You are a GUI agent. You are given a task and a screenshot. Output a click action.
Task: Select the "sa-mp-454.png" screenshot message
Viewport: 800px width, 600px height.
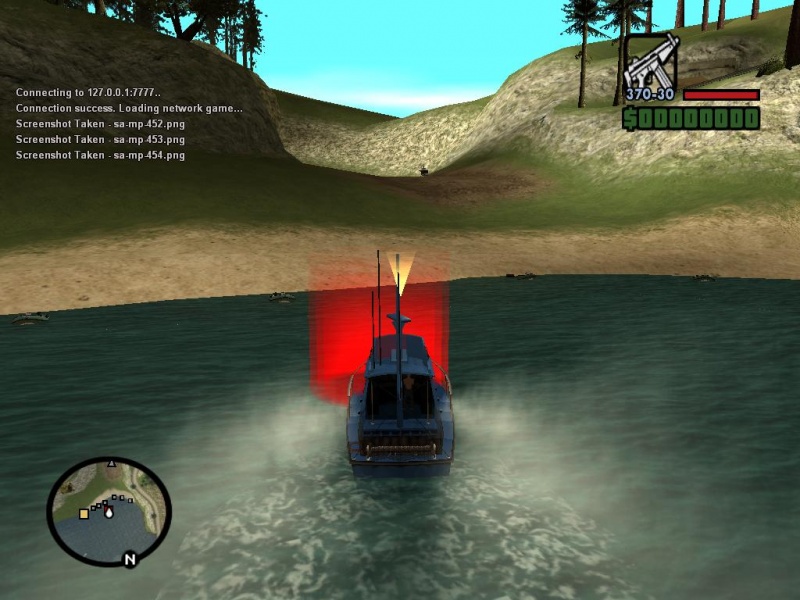pyautogui.click(x=100, y=155)
